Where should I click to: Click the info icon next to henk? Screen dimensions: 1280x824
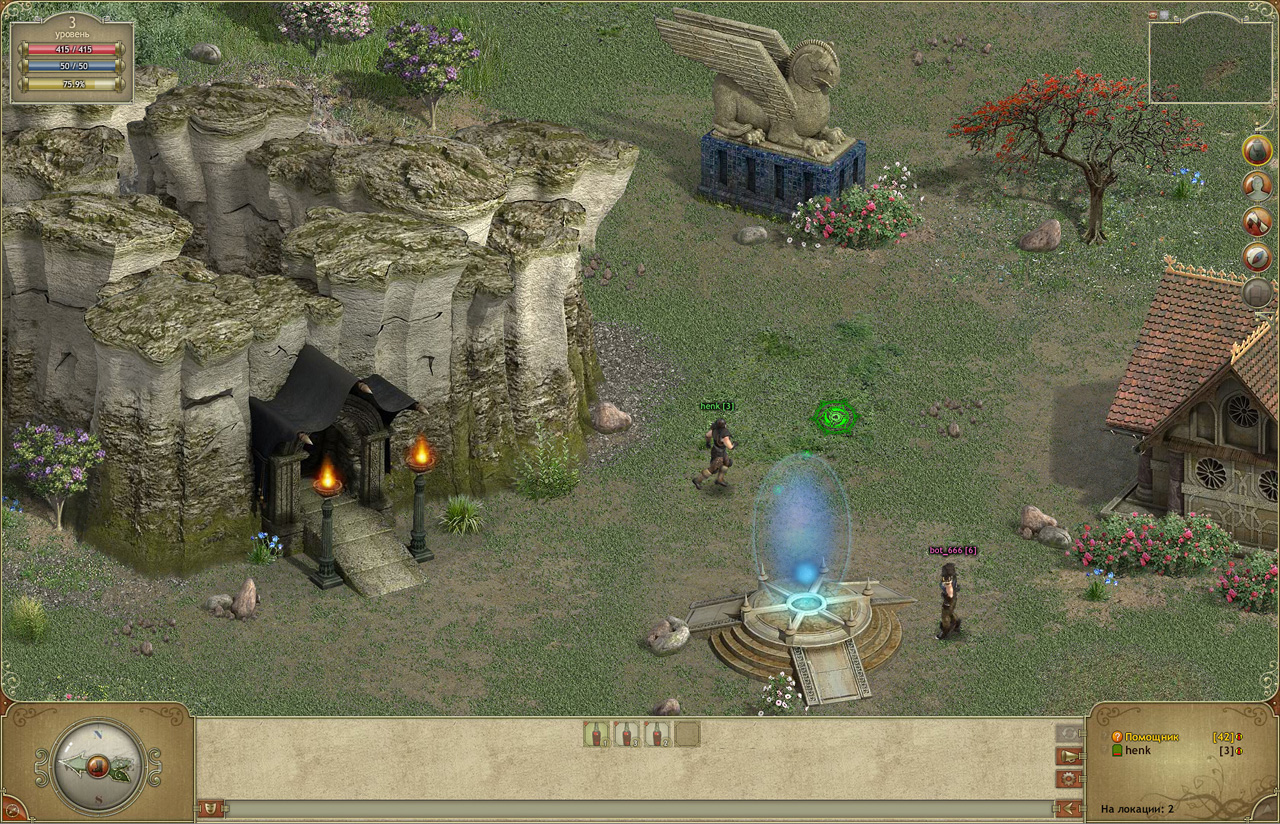pos(1238,750)
